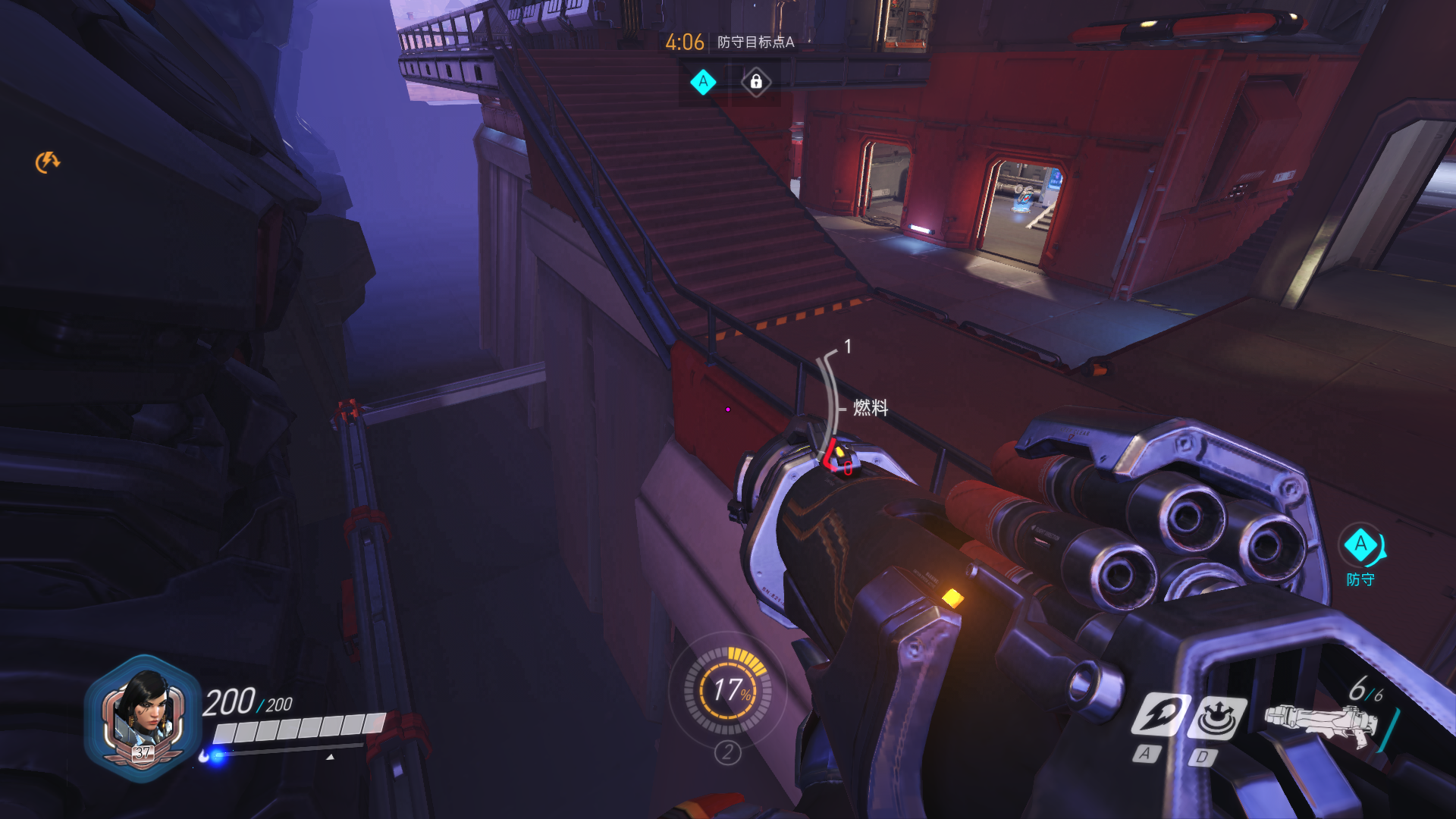Click the locked objective B icon
Viewport: 1456px width, 819px height.
[756, 82]
